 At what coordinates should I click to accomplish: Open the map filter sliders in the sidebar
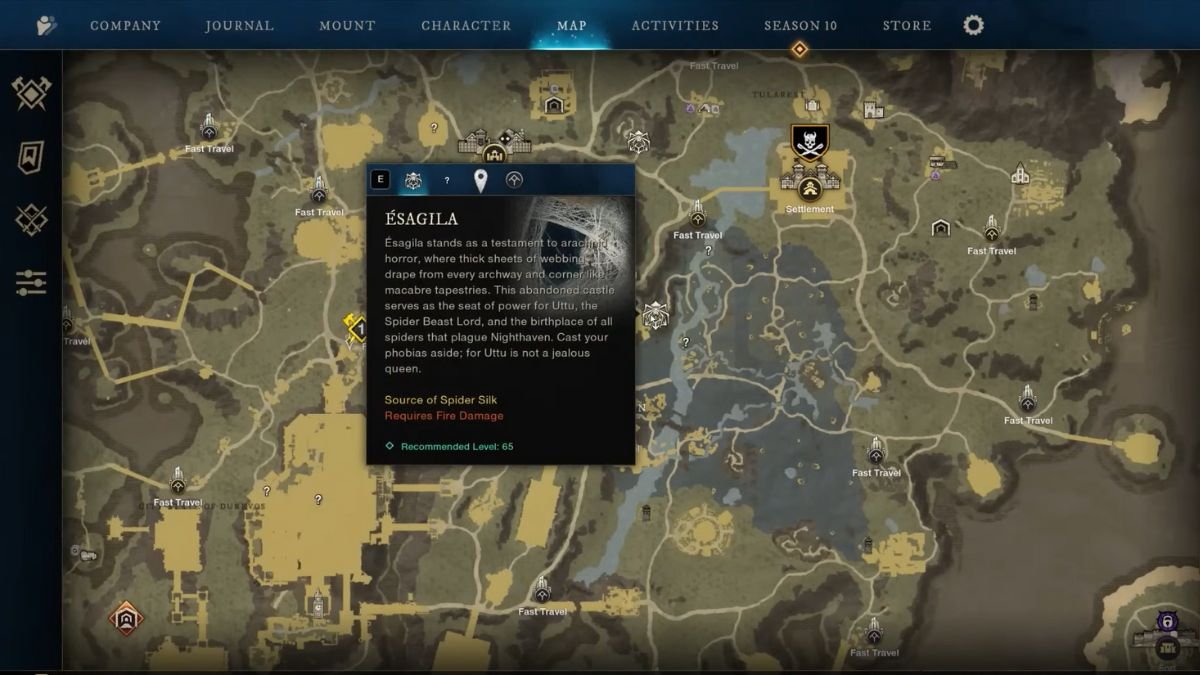point(31,282)
